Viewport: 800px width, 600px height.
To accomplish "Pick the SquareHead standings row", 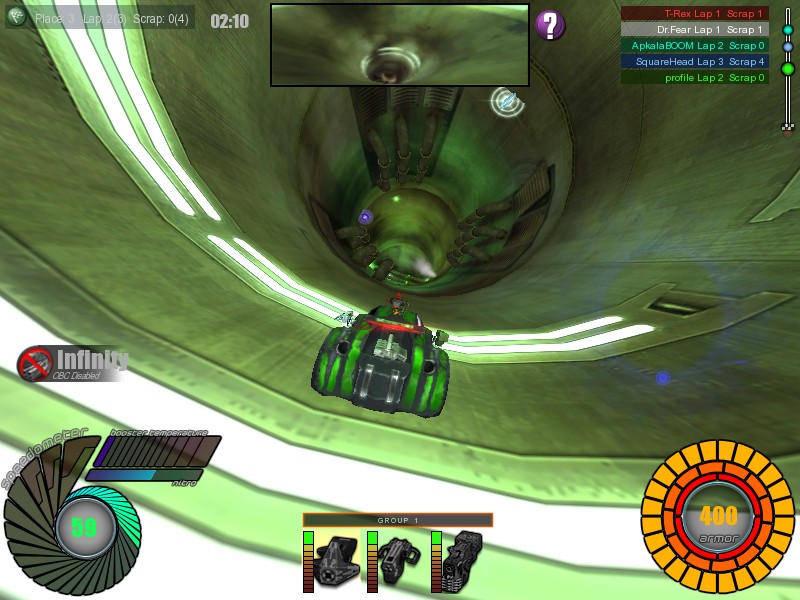I will (x=695, y=62).
